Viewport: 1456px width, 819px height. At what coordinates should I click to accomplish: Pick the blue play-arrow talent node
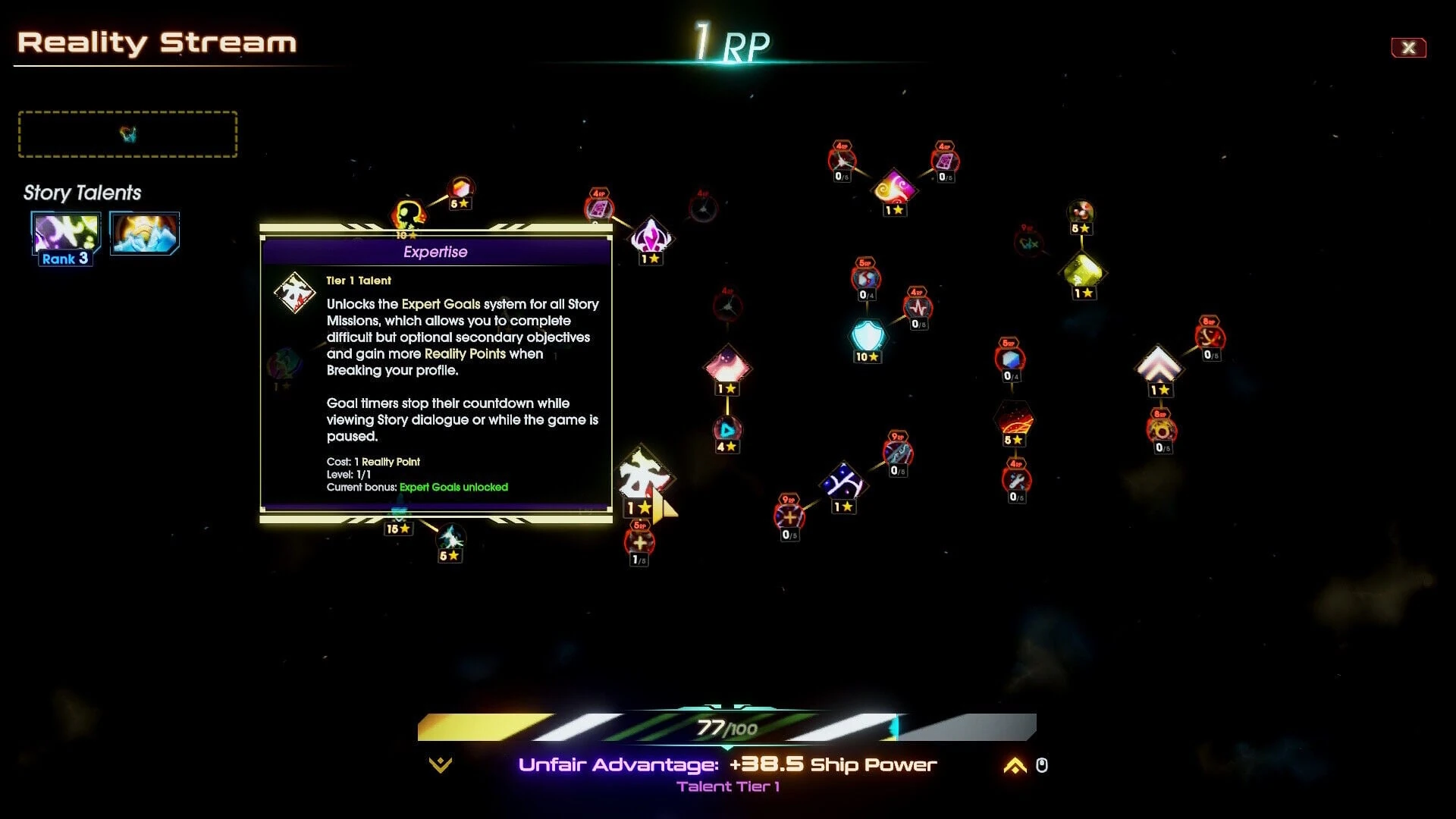(727, 430)
